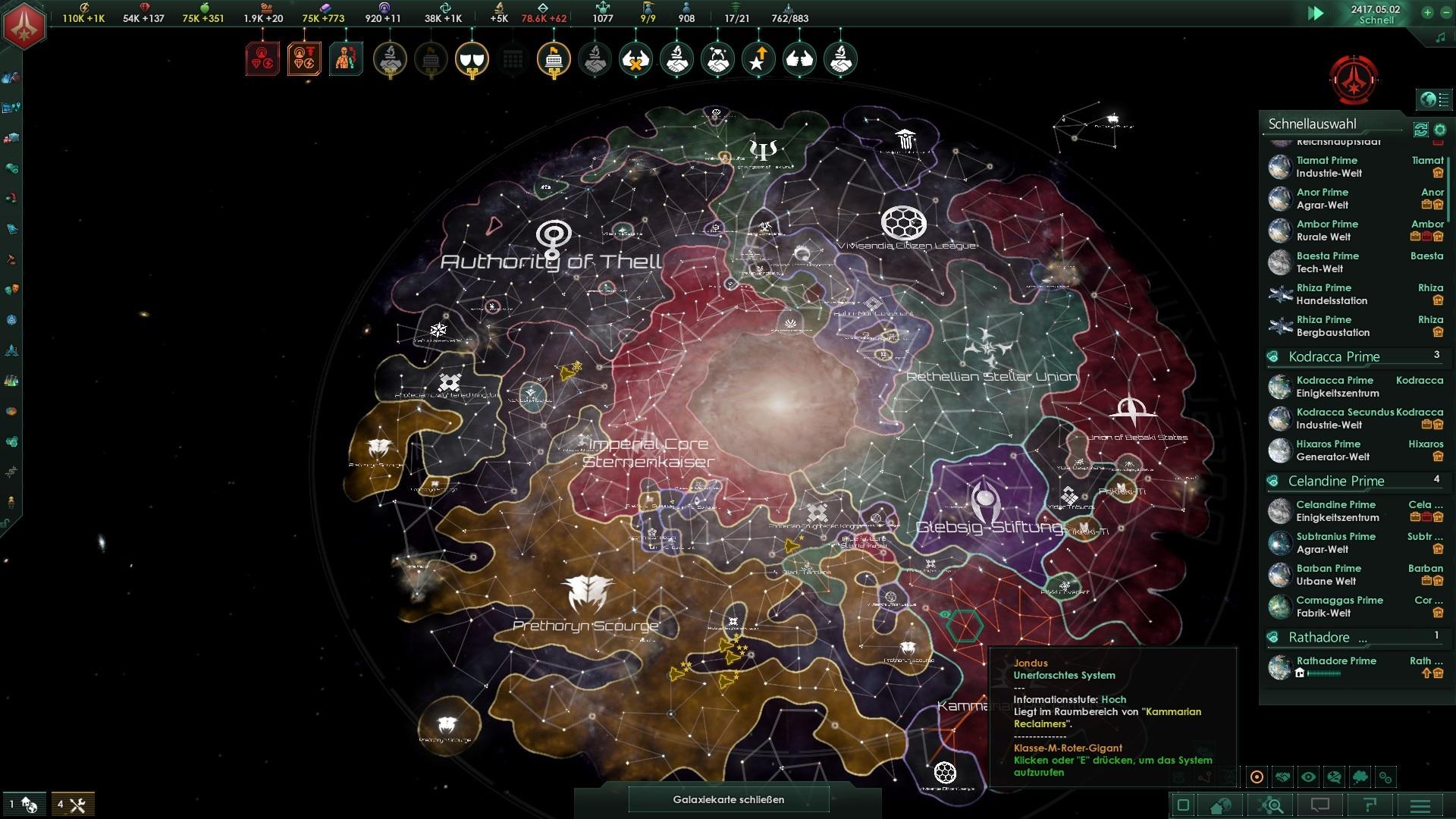Toggle the outliner with the globe list button

coord(1435,99)
